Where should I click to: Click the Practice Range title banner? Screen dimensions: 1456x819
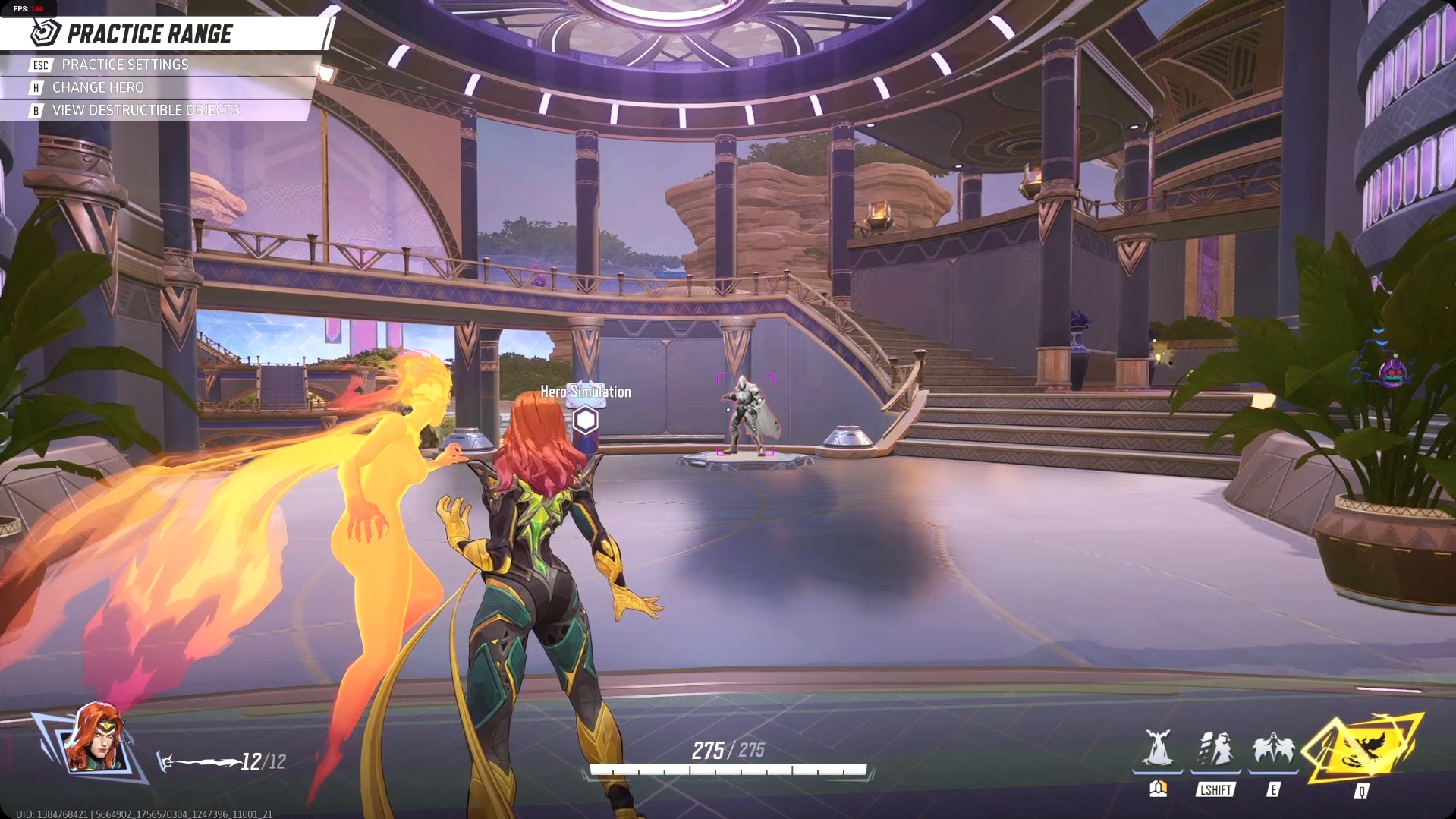click(149, 34)
